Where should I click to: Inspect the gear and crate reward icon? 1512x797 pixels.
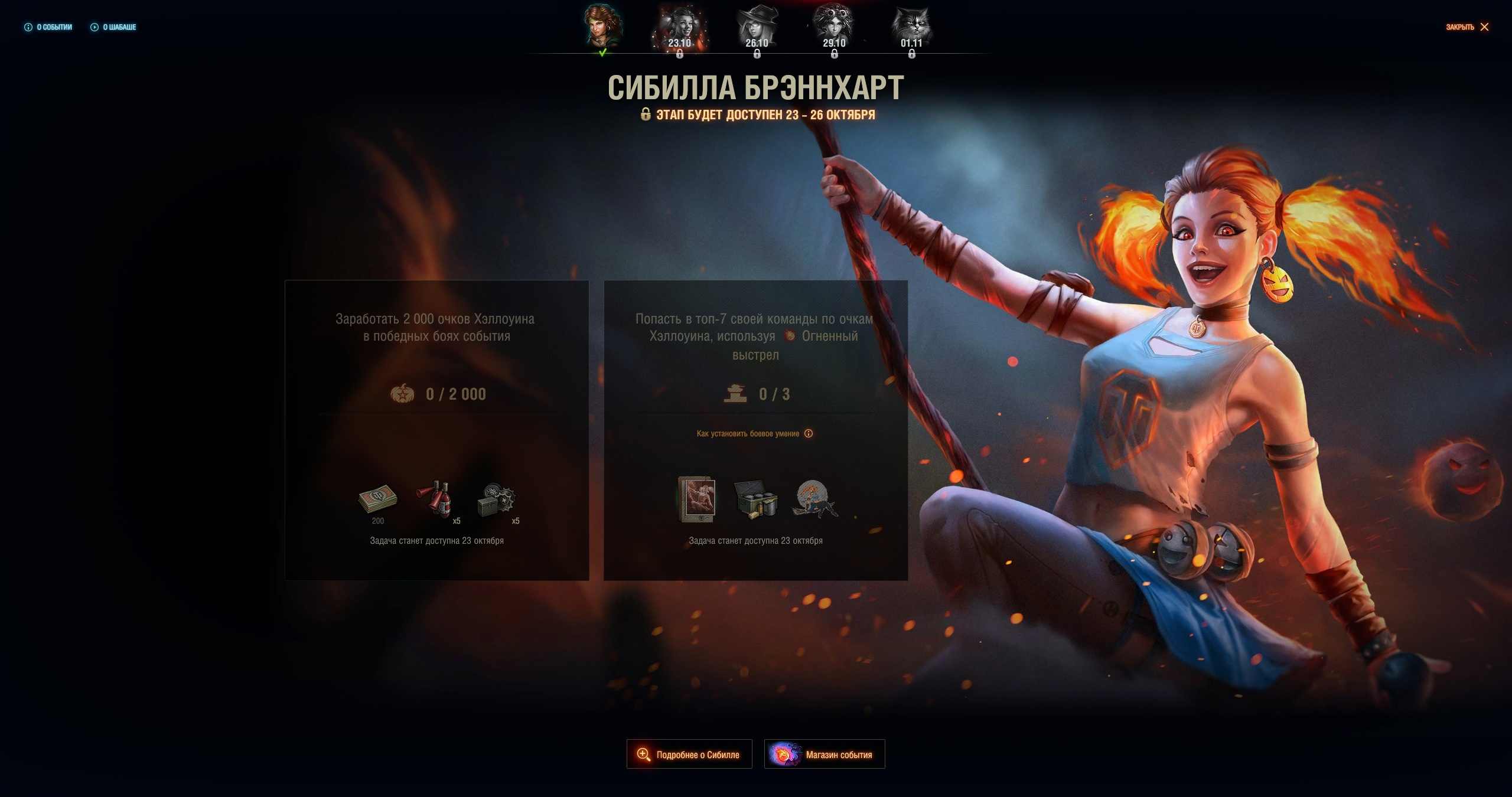496,501
